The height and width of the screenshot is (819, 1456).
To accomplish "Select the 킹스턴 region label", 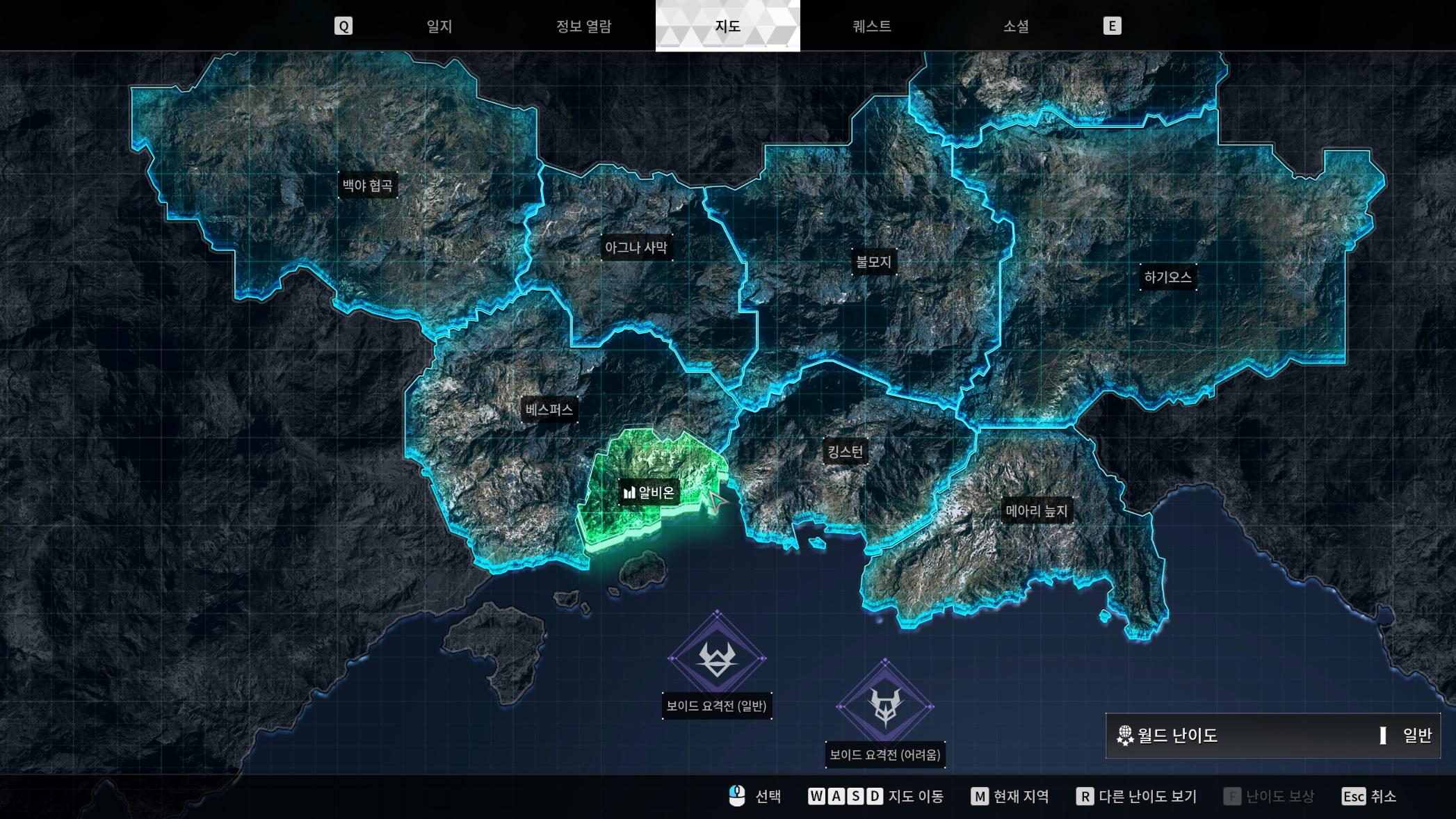I will pos(845,452).
